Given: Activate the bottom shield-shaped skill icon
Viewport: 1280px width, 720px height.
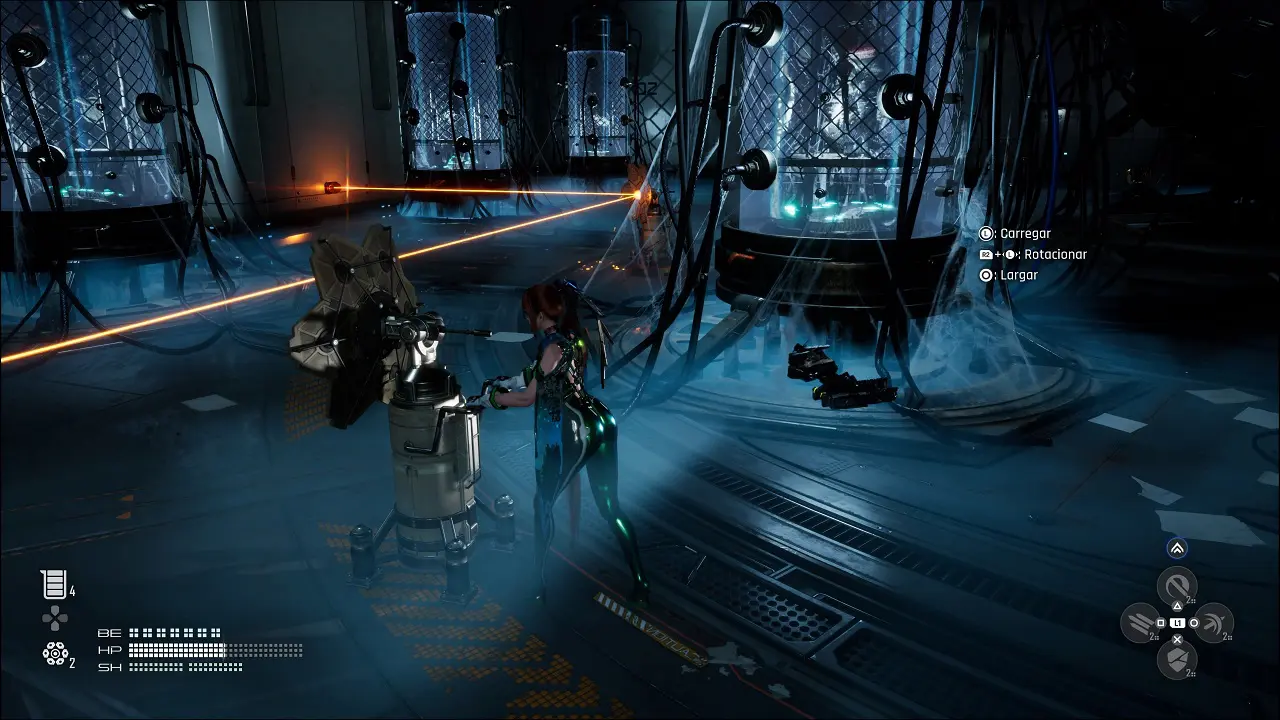Looking at the screenshot, I should click(1177, 659).
